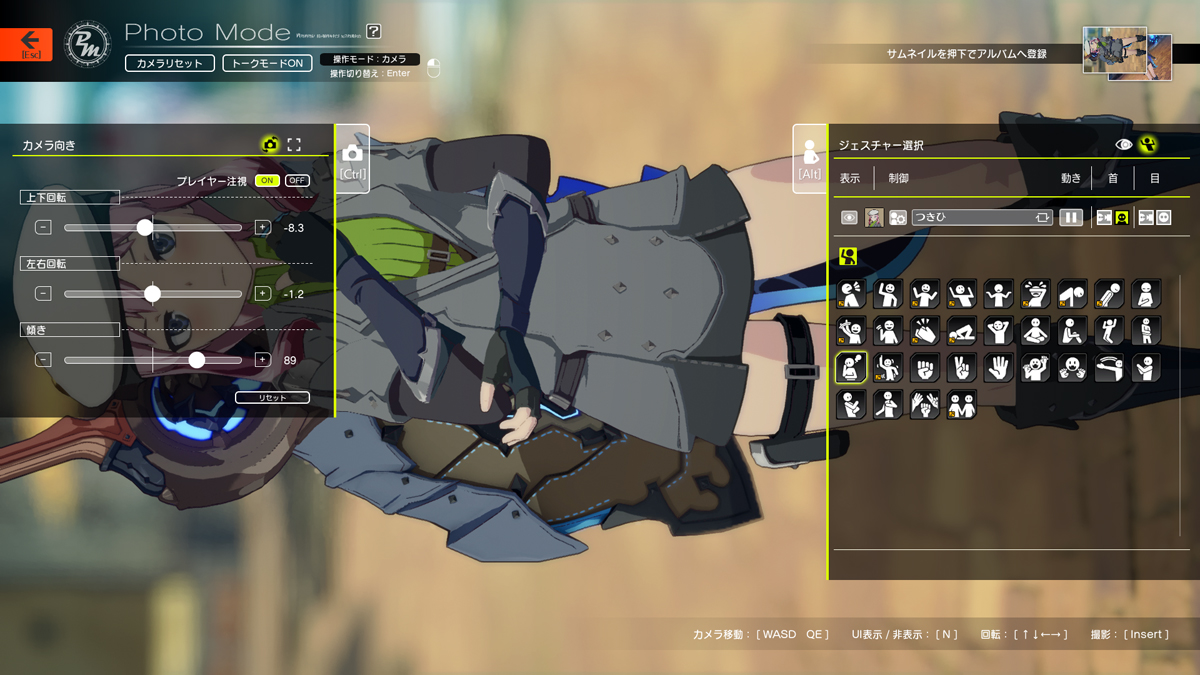Turn プレイヤー注視 OFF
Screen dimensions: 1200x675
[x=297, y=181]
